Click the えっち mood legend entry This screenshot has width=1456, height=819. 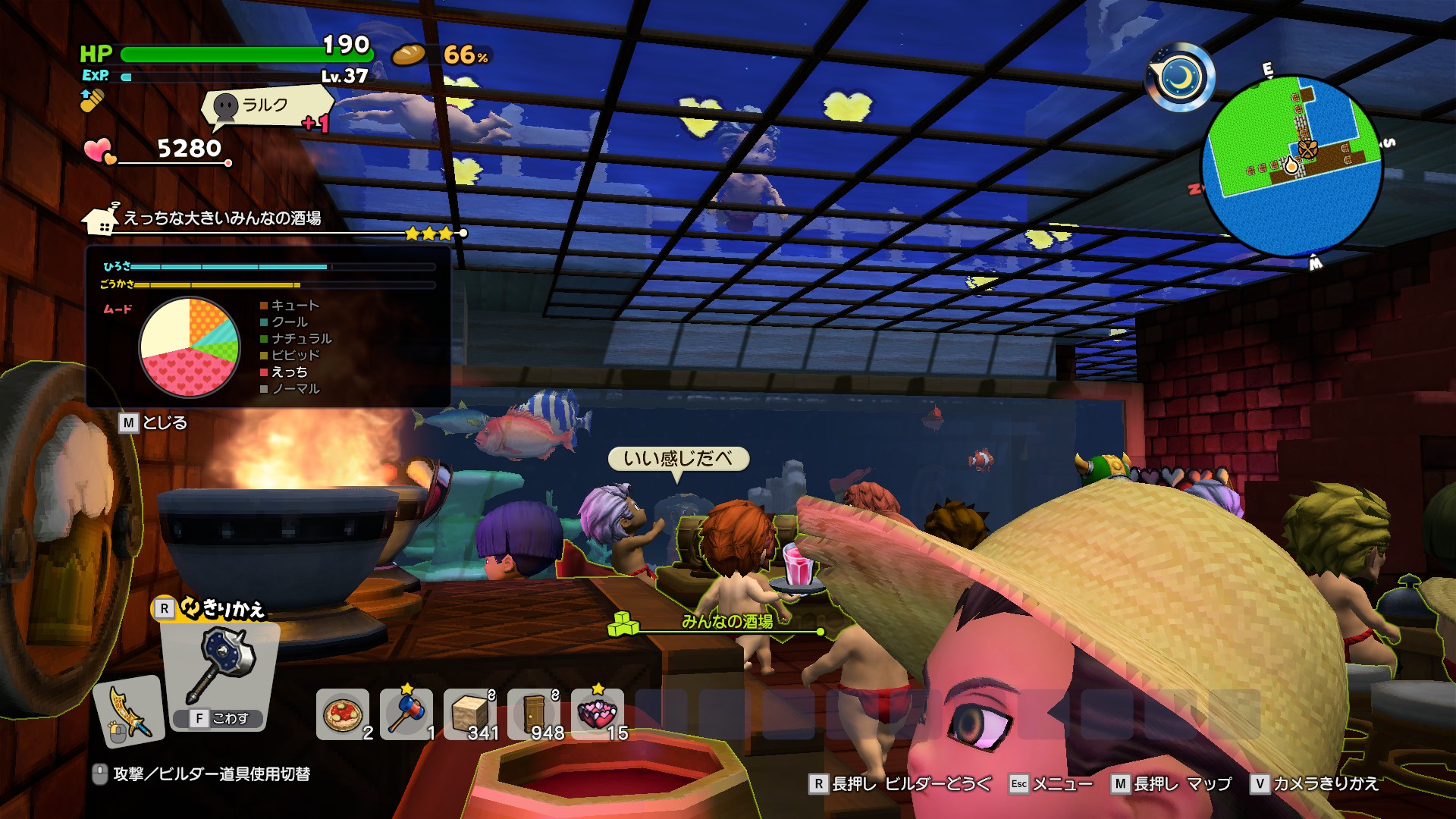click(x=289, y=372)
